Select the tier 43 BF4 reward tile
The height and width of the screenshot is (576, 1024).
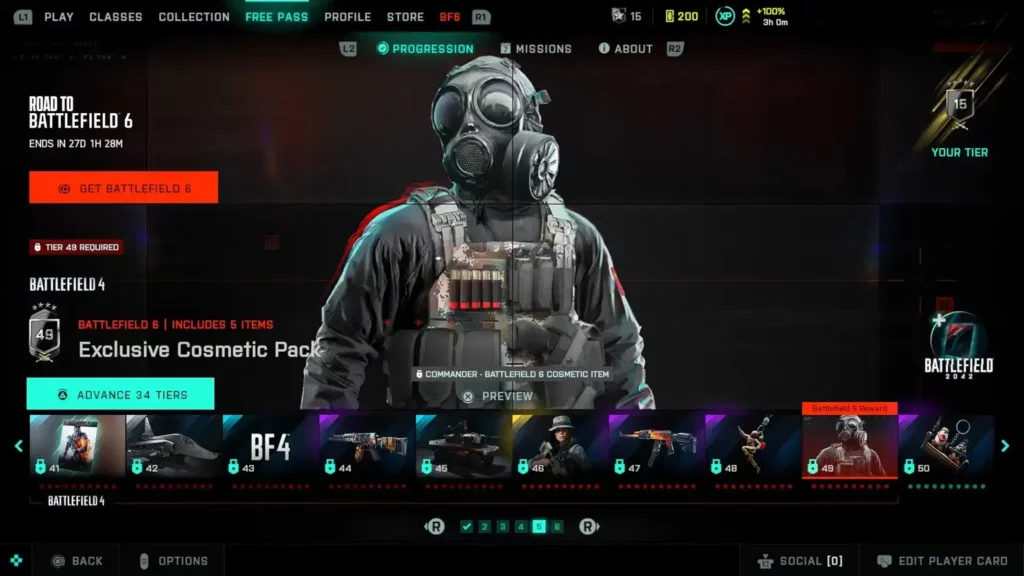[270, 446]
